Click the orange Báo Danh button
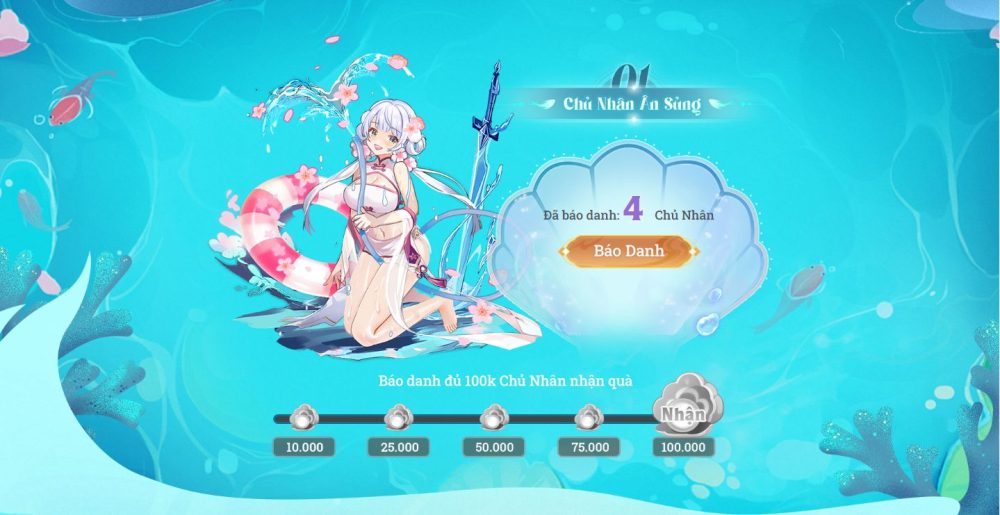This screenshot has width=1000, height=515. tap(630, 251)
